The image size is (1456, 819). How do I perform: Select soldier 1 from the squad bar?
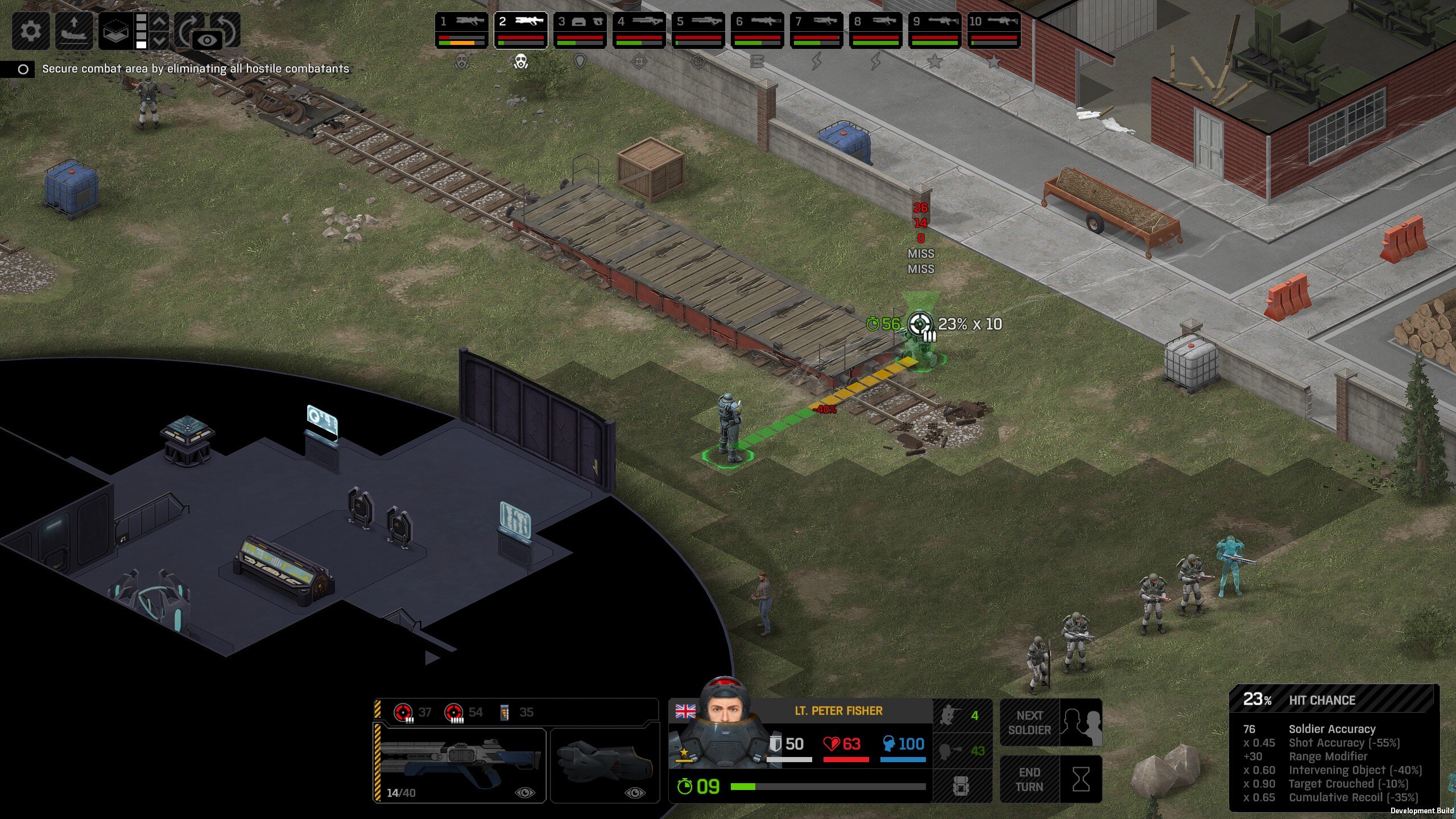[x=461, y=30]
